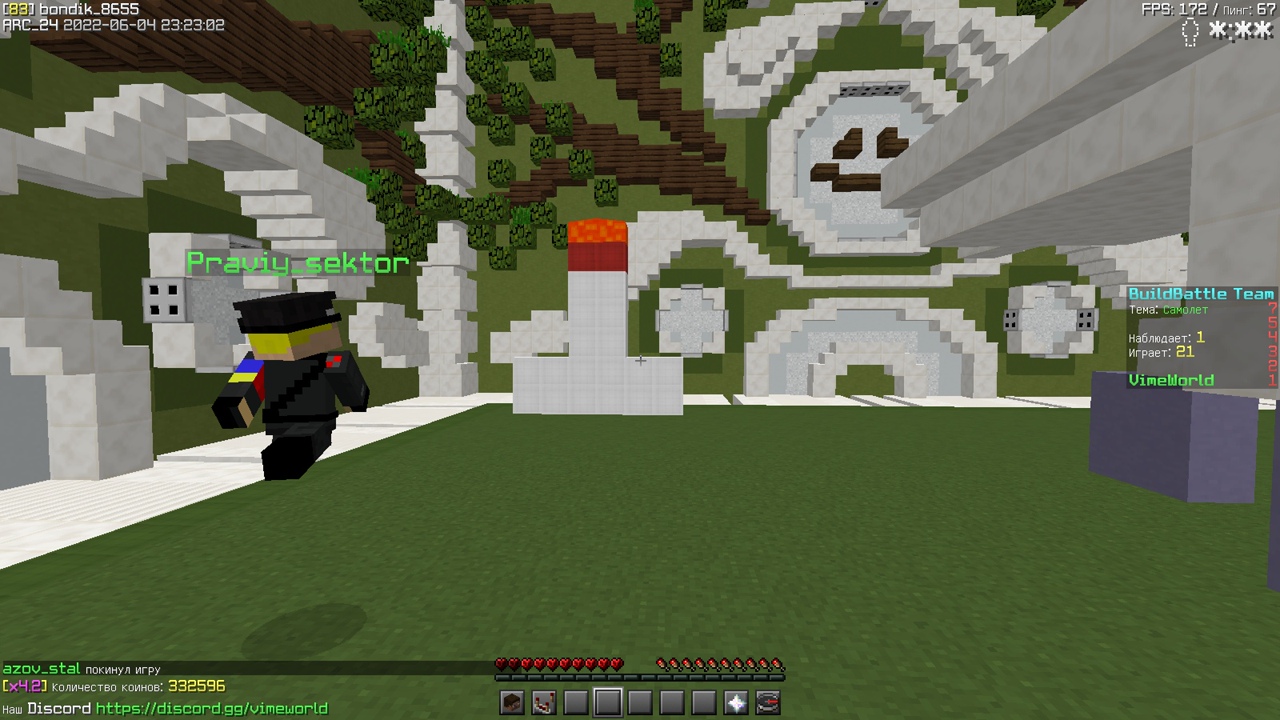Open the Discord invite link in chat
The image size is (1280, 720).
[x=213, y=707]
